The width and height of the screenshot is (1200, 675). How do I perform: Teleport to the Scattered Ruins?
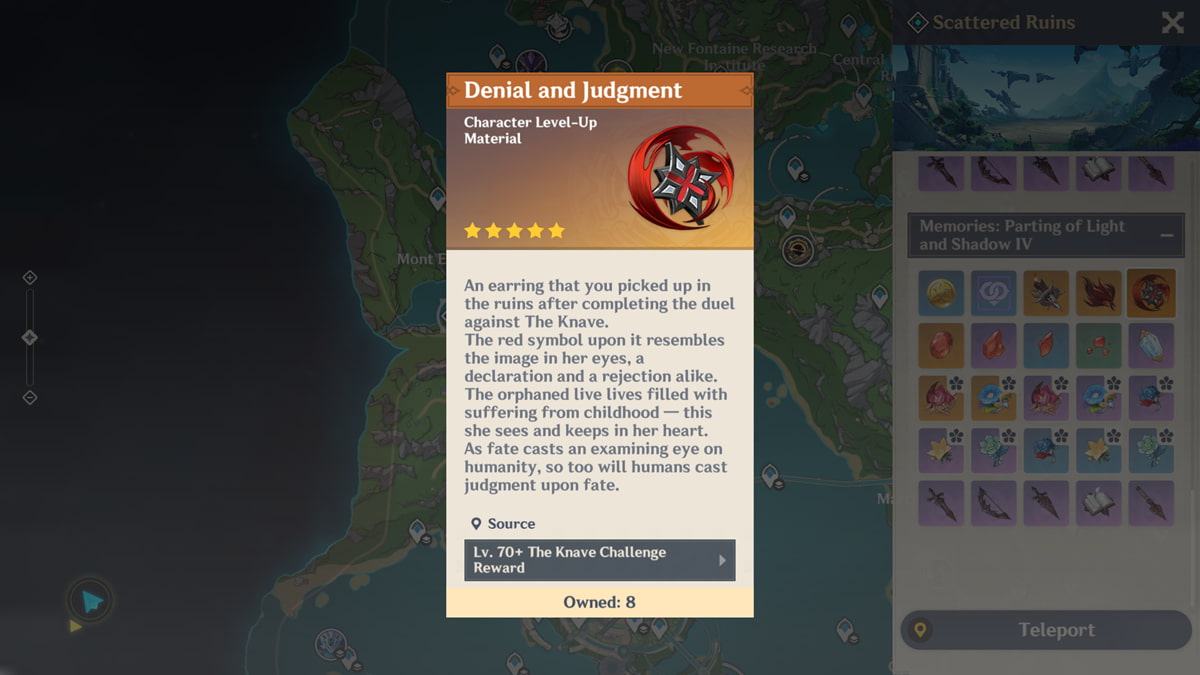[x=1046, y=630]
